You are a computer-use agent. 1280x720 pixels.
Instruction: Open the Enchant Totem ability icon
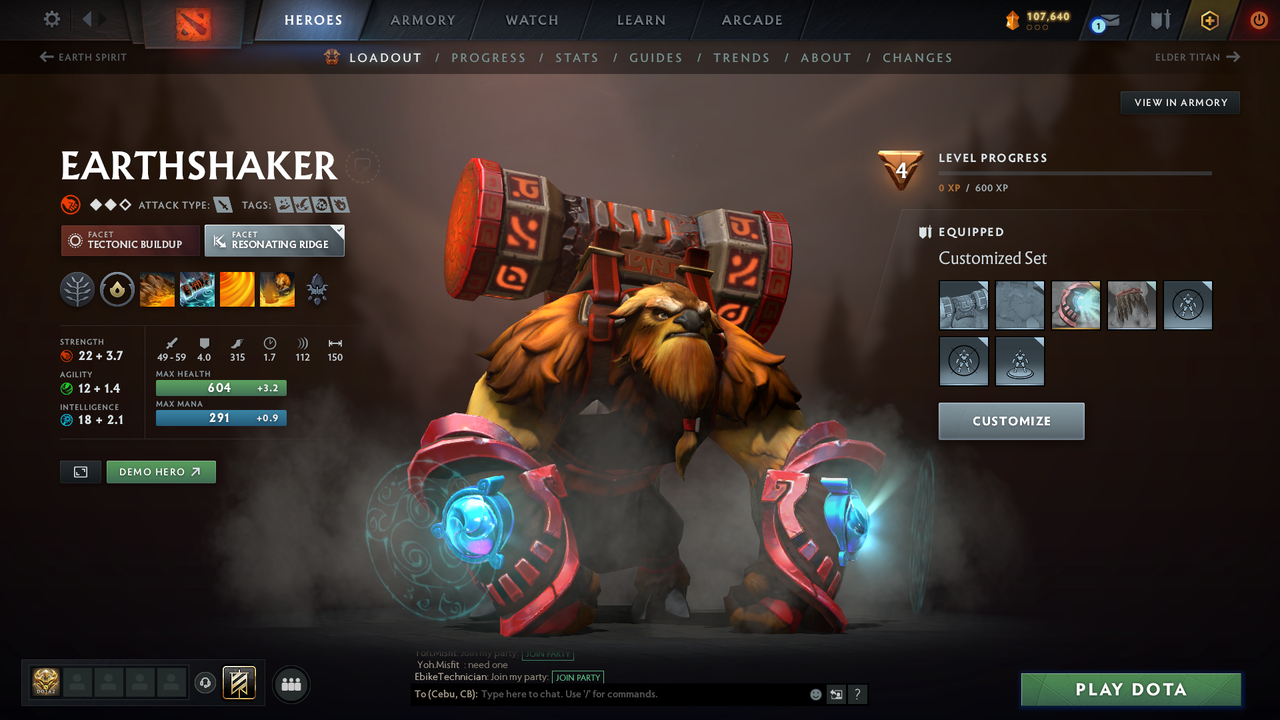(x=197, y=290)
